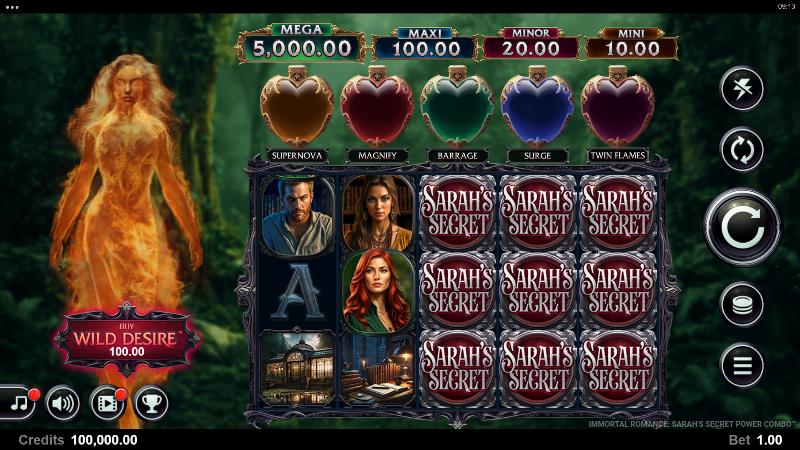This screenshot has height=450, width=800.
Task: Click the Mega jackpot 5,000.00 panel
Action: point(301,44)
